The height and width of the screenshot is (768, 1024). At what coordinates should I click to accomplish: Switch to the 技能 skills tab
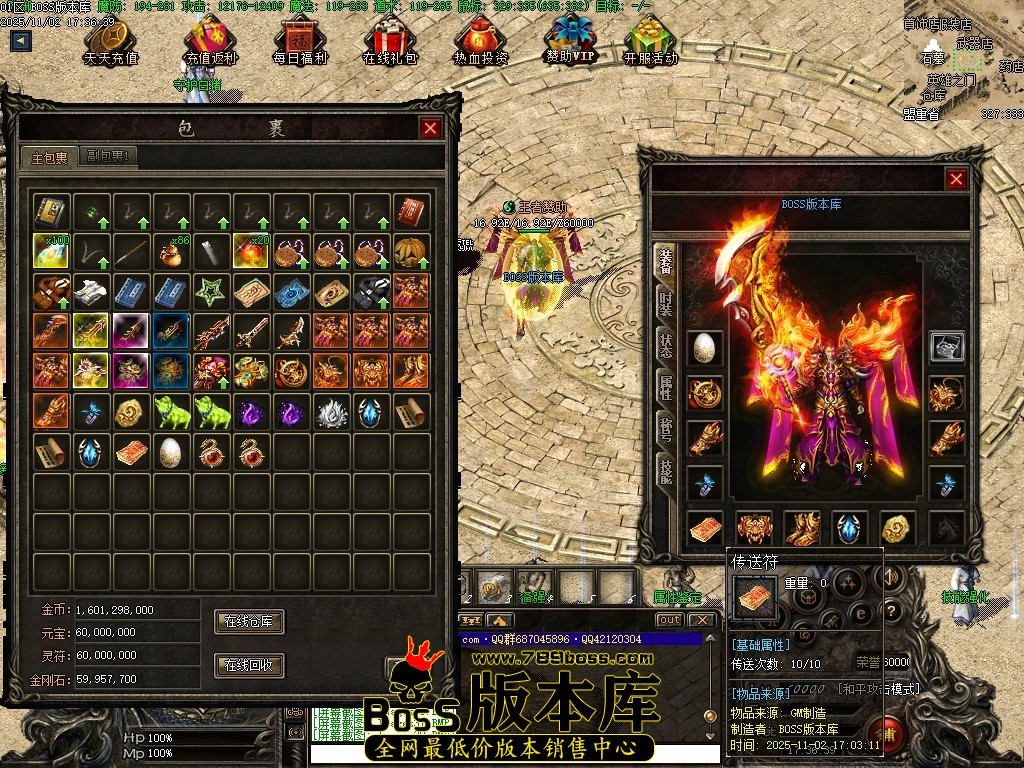click(x=665, y=470)
